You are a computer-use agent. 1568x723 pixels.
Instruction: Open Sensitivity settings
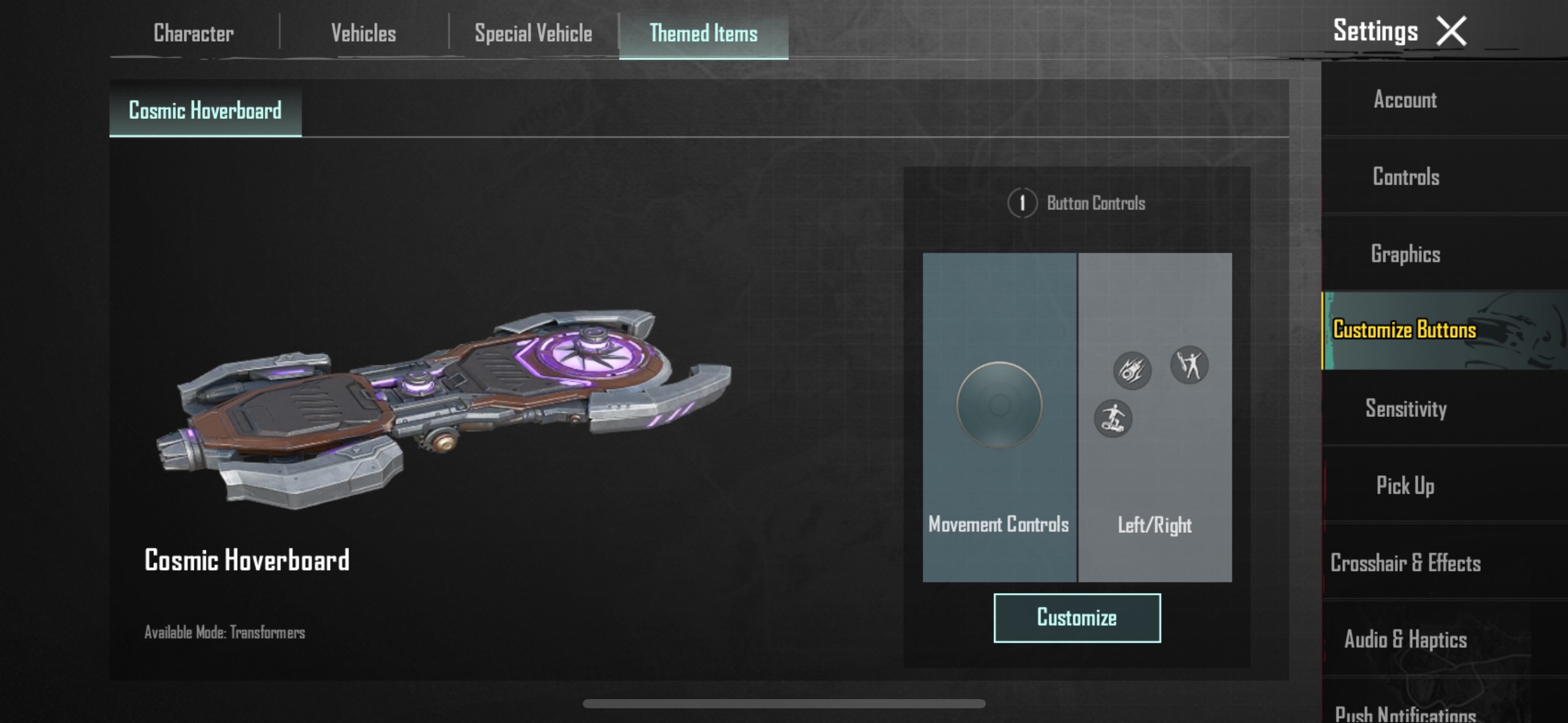(x=1405, y=408)
